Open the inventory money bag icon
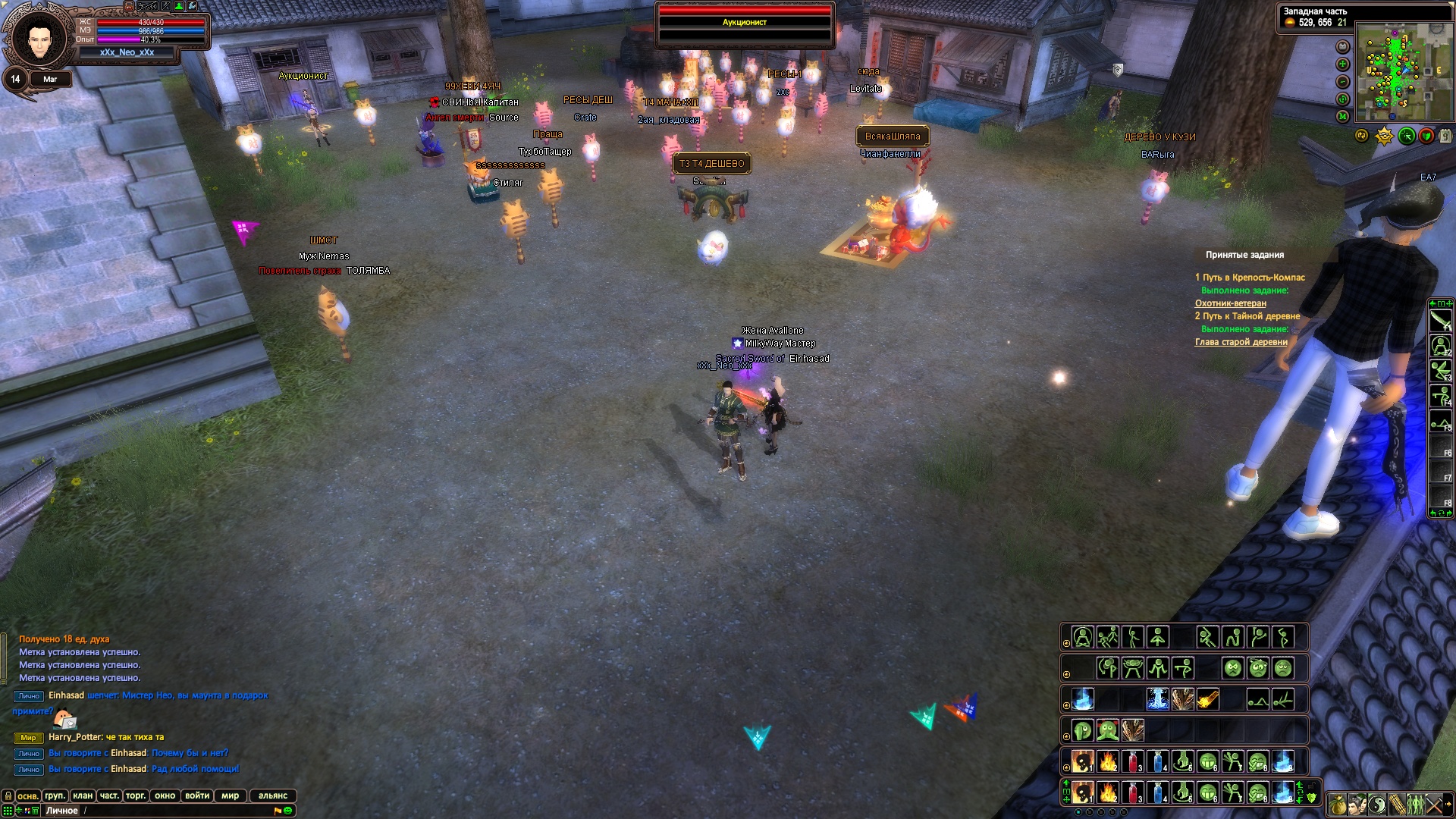1456x819 pixels. [1338, 804]
